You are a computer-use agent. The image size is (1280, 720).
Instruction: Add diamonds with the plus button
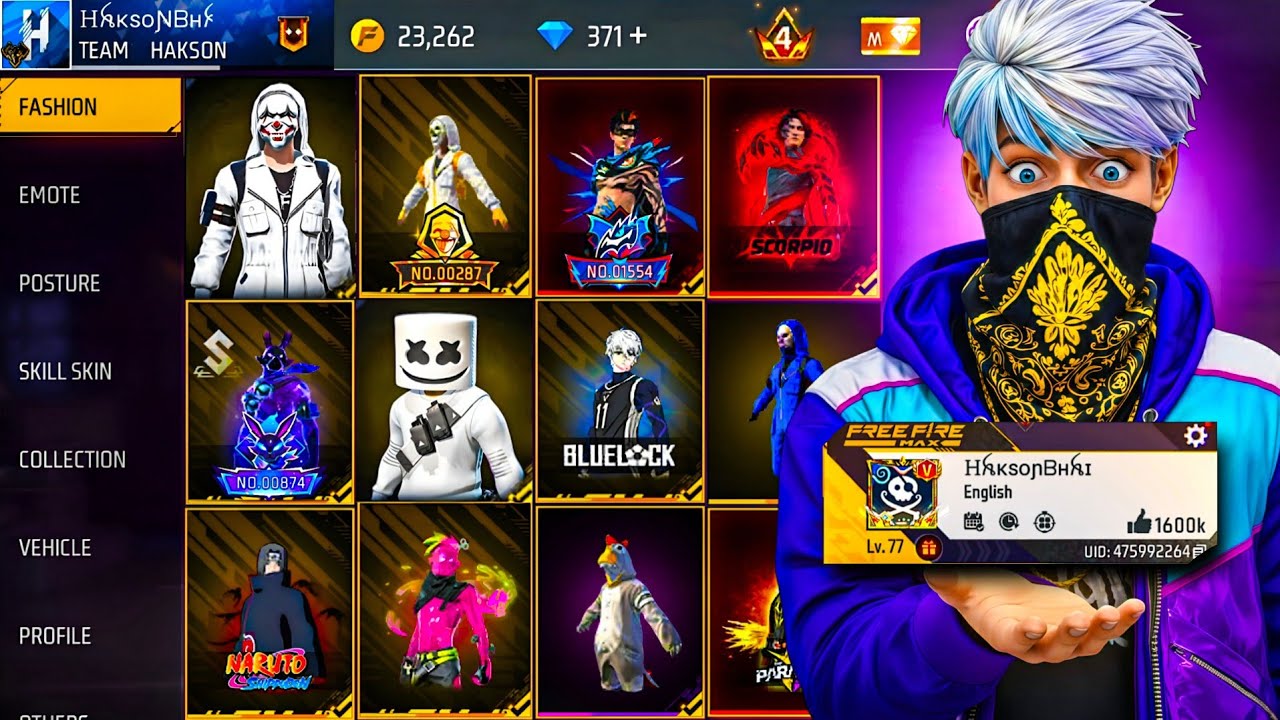pos(637,36)
